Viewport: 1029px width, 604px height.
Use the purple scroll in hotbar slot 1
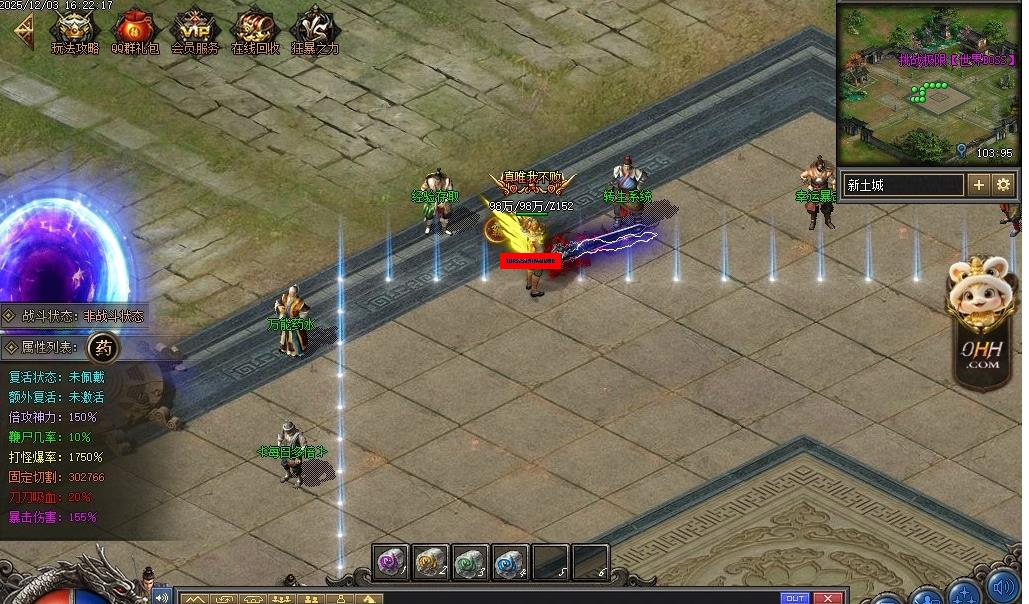point(391,562)
